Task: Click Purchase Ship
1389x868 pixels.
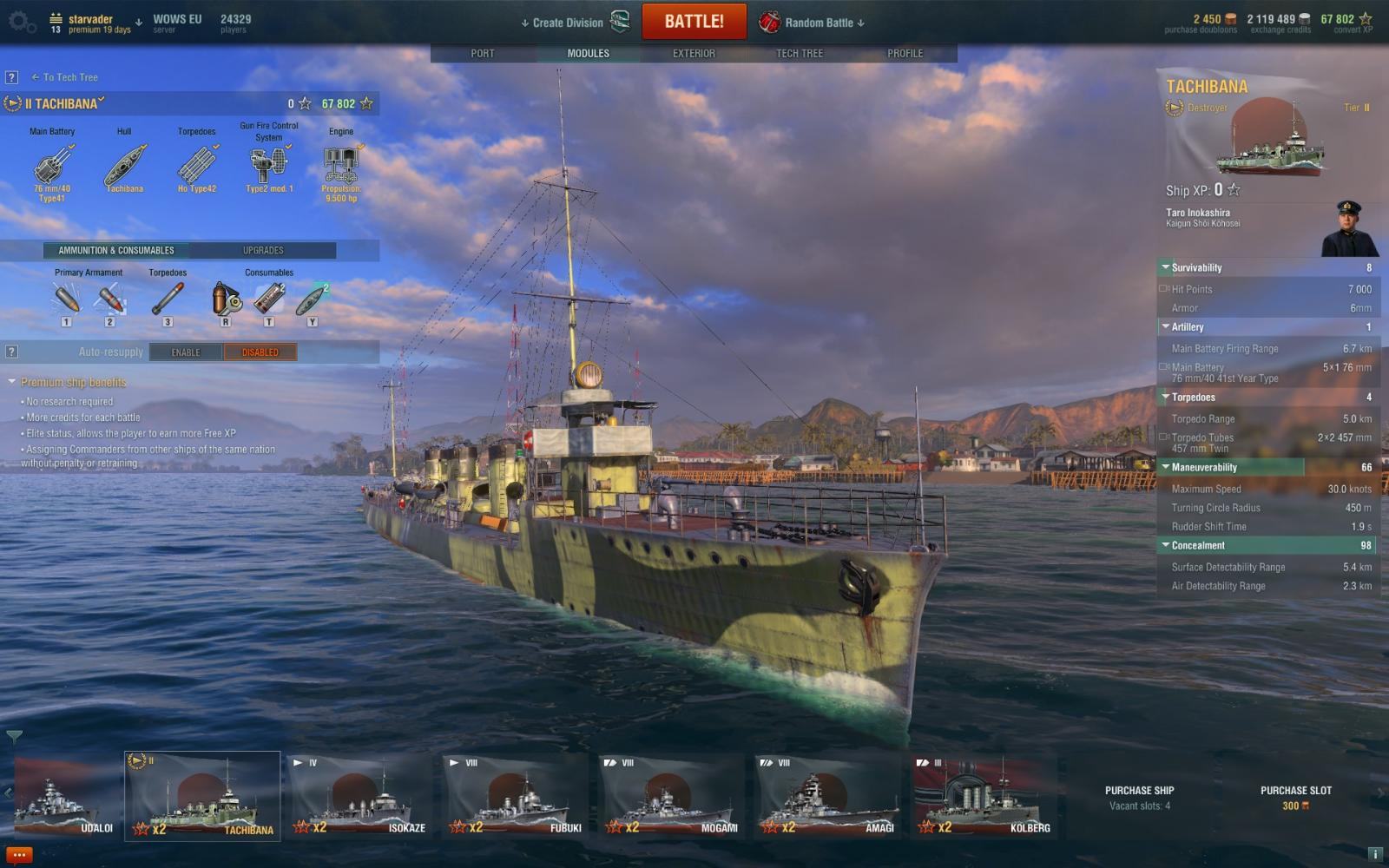Action: point(1139,797)
